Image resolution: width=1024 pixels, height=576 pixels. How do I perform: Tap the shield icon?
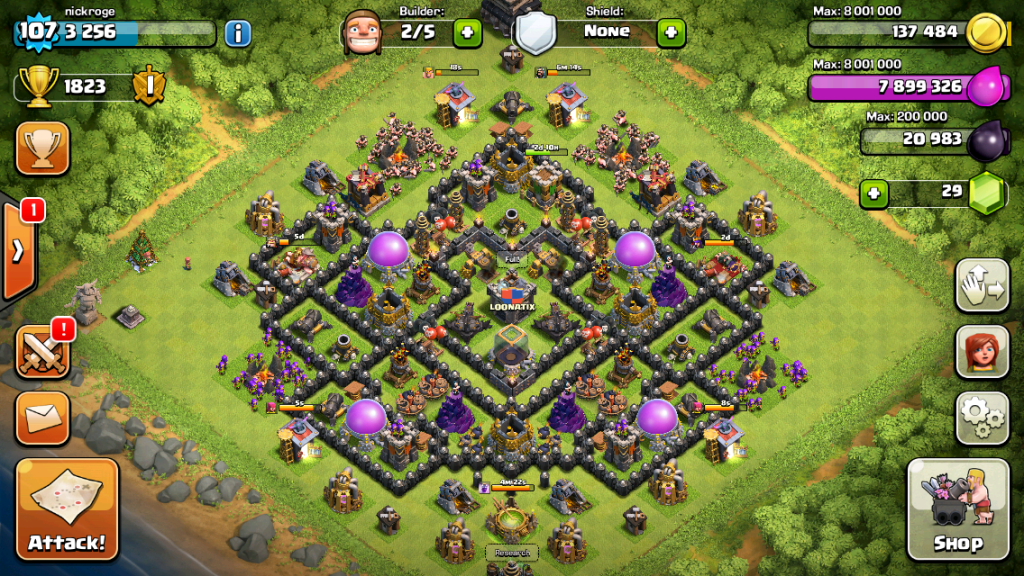pyautogui.click(x=534, y=33)
